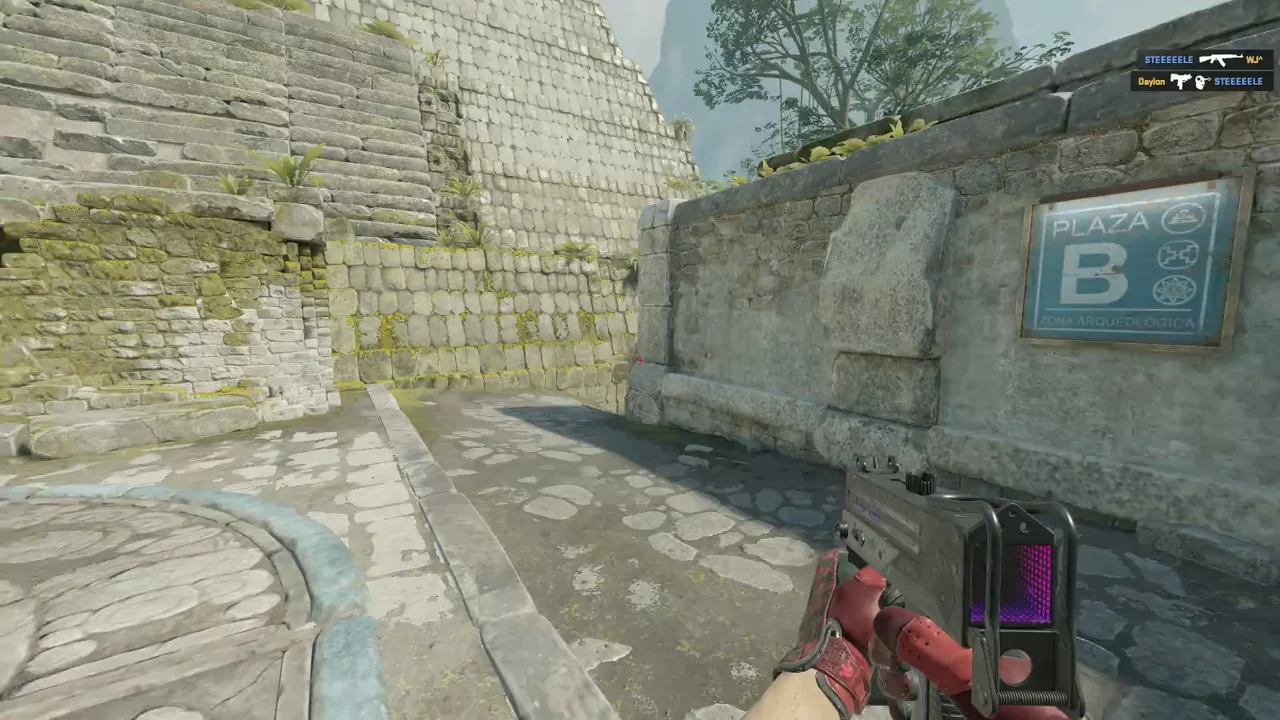Screen dimensions: 1280x720
Task: Click the AK-47 icon in the kill feed
Action: [x=1220, y=60]
